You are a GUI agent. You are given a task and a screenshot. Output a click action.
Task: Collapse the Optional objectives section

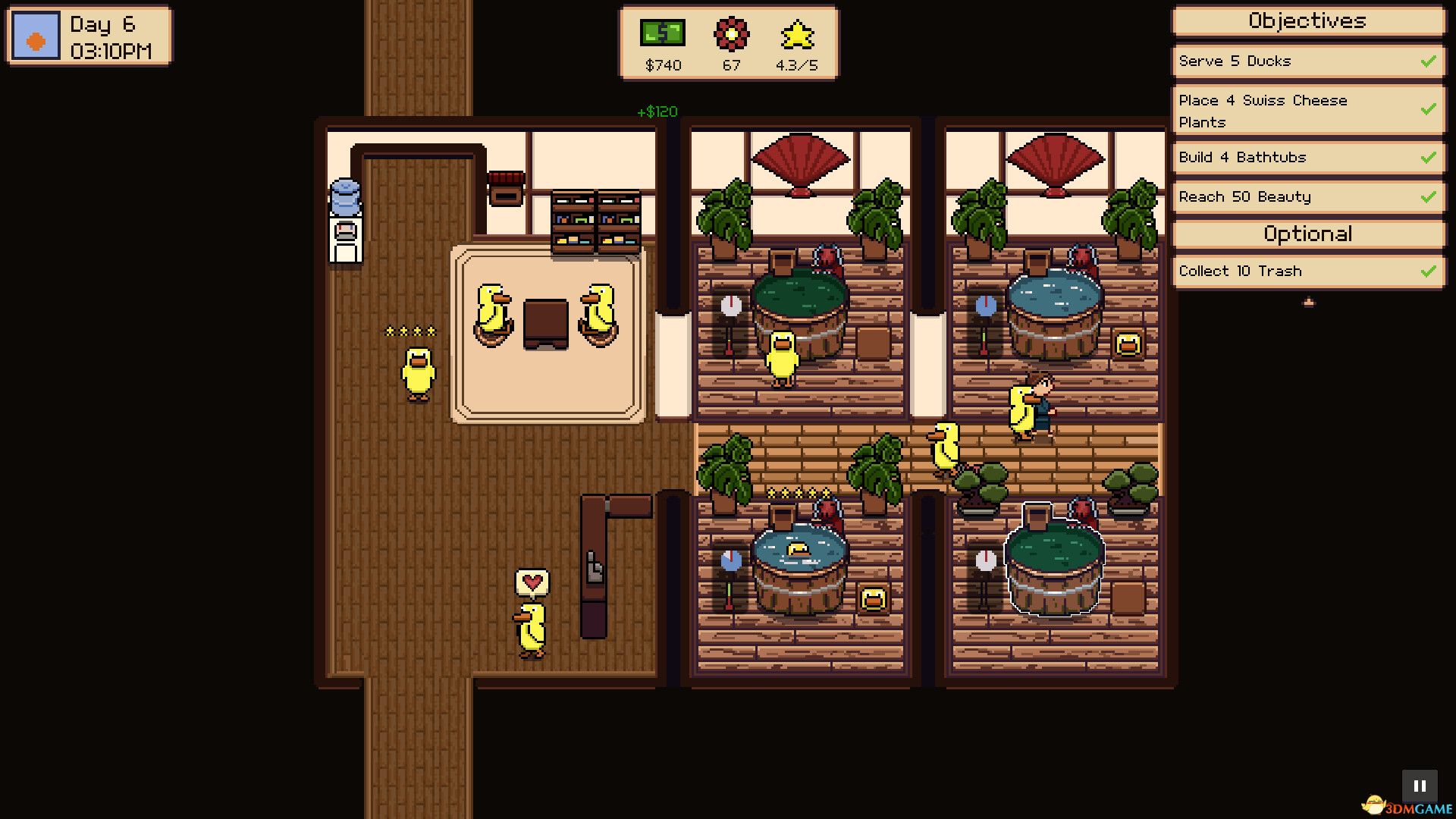[1307, 234]
